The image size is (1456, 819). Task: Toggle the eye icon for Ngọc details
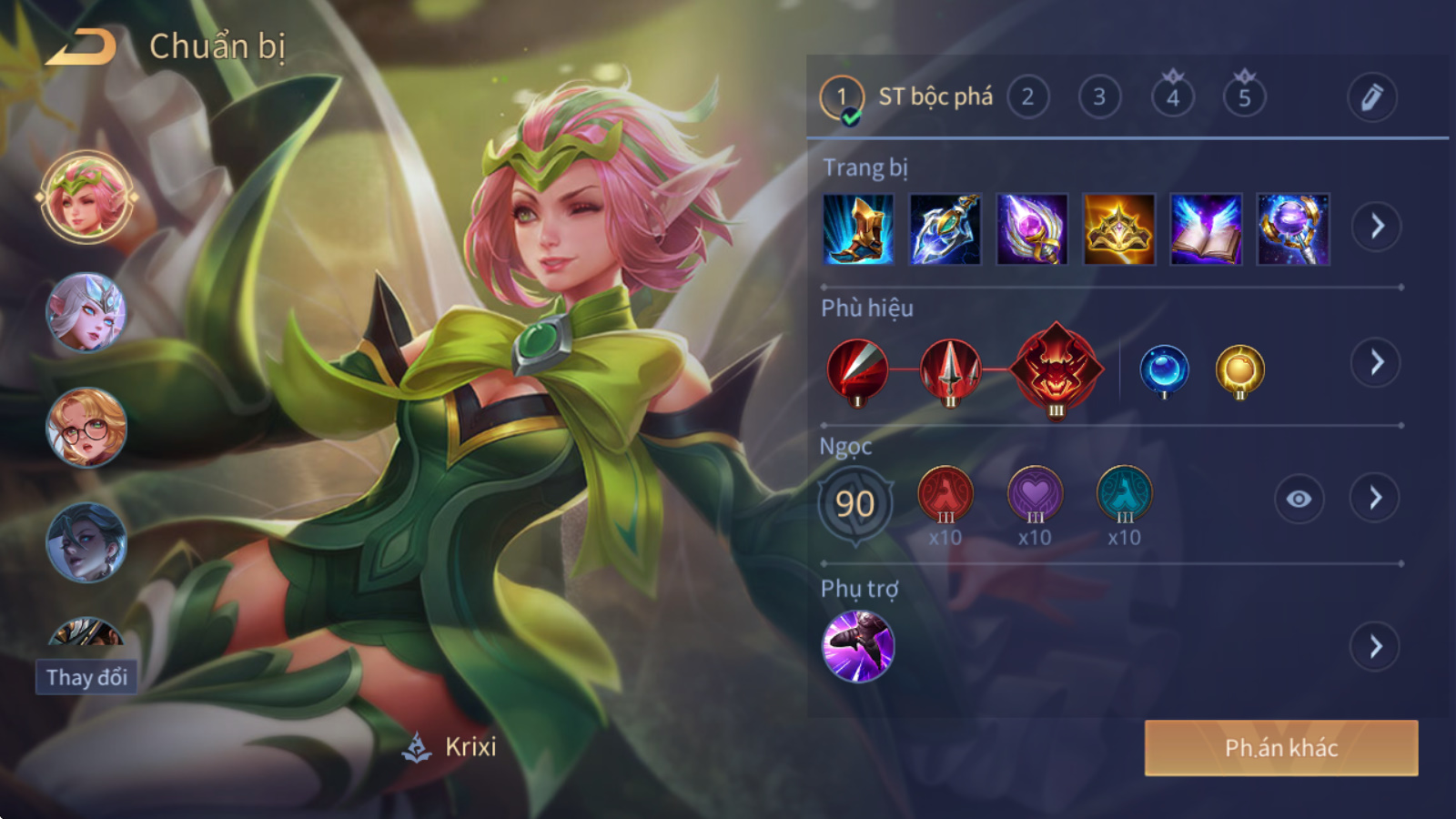tap(1299, 499)
